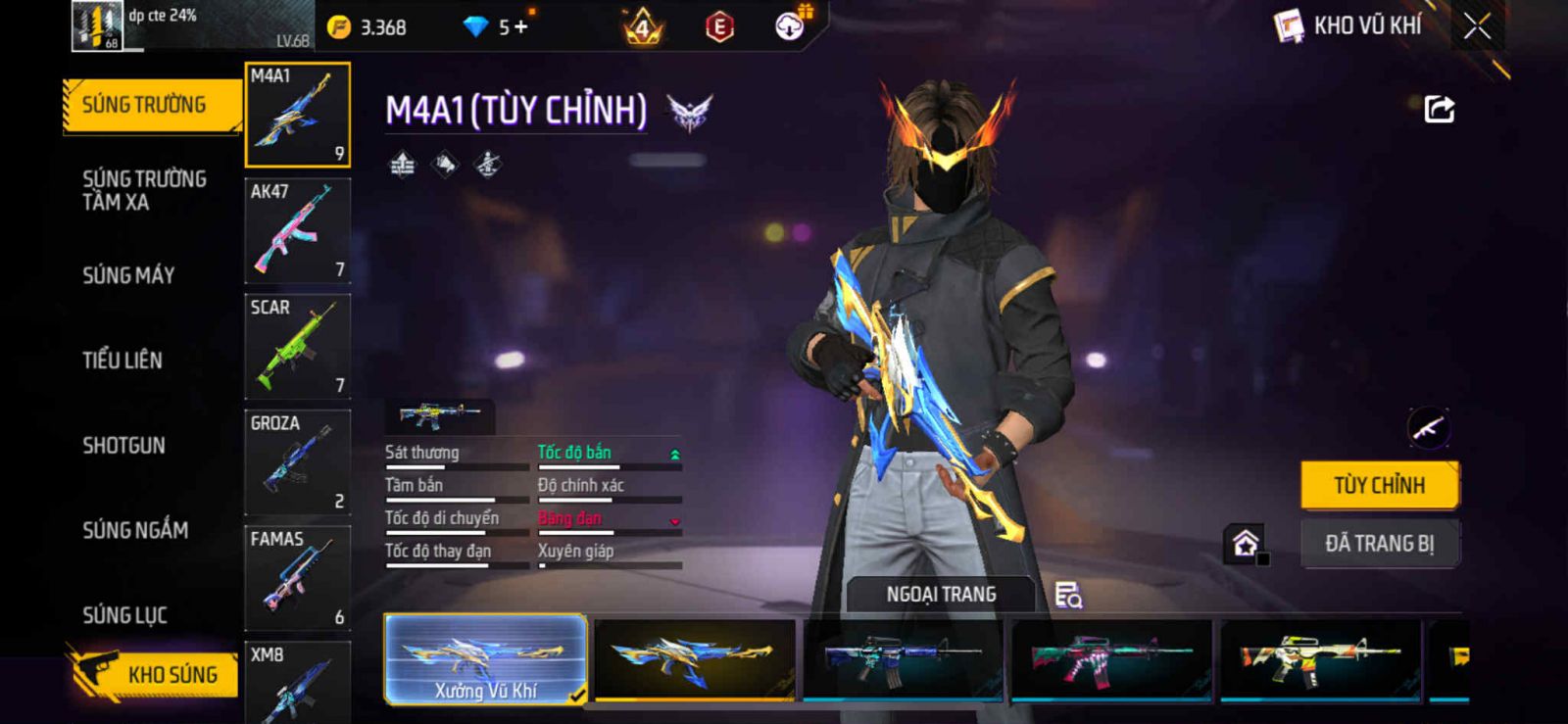Select the GROZA weapon tile
Screen dimensions: 1568x724
click(297, 462)
